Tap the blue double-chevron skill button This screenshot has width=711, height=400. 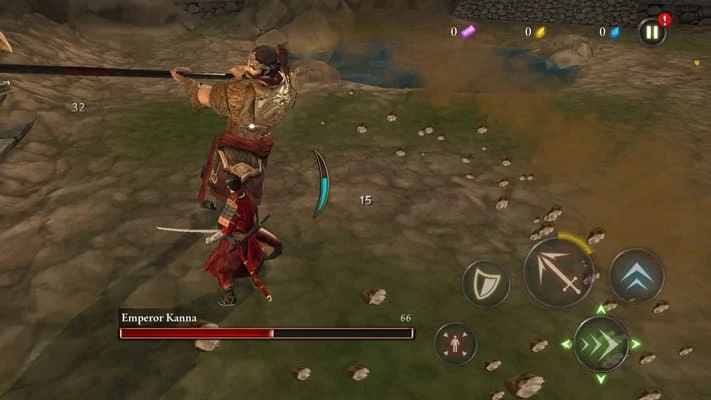click(x=636, y=275)
